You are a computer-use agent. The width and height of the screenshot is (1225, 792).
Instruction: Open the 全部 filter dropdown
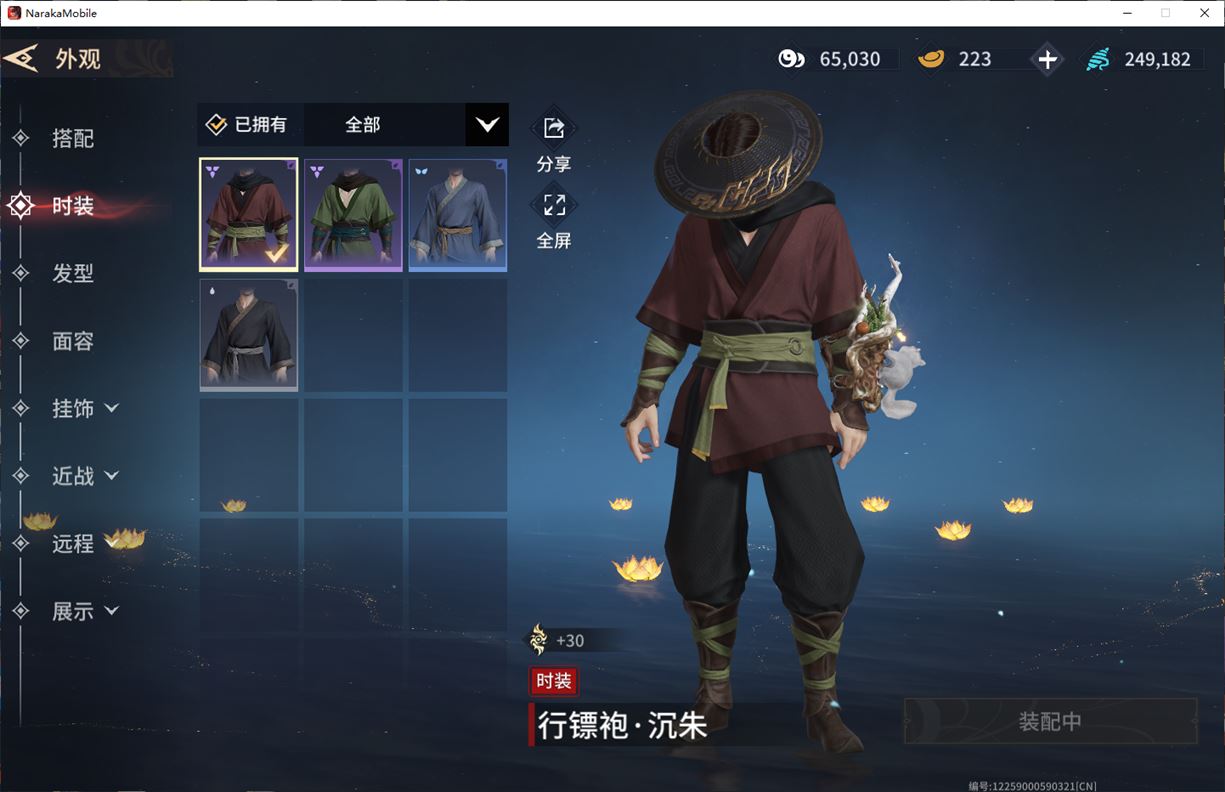point(486,125)
